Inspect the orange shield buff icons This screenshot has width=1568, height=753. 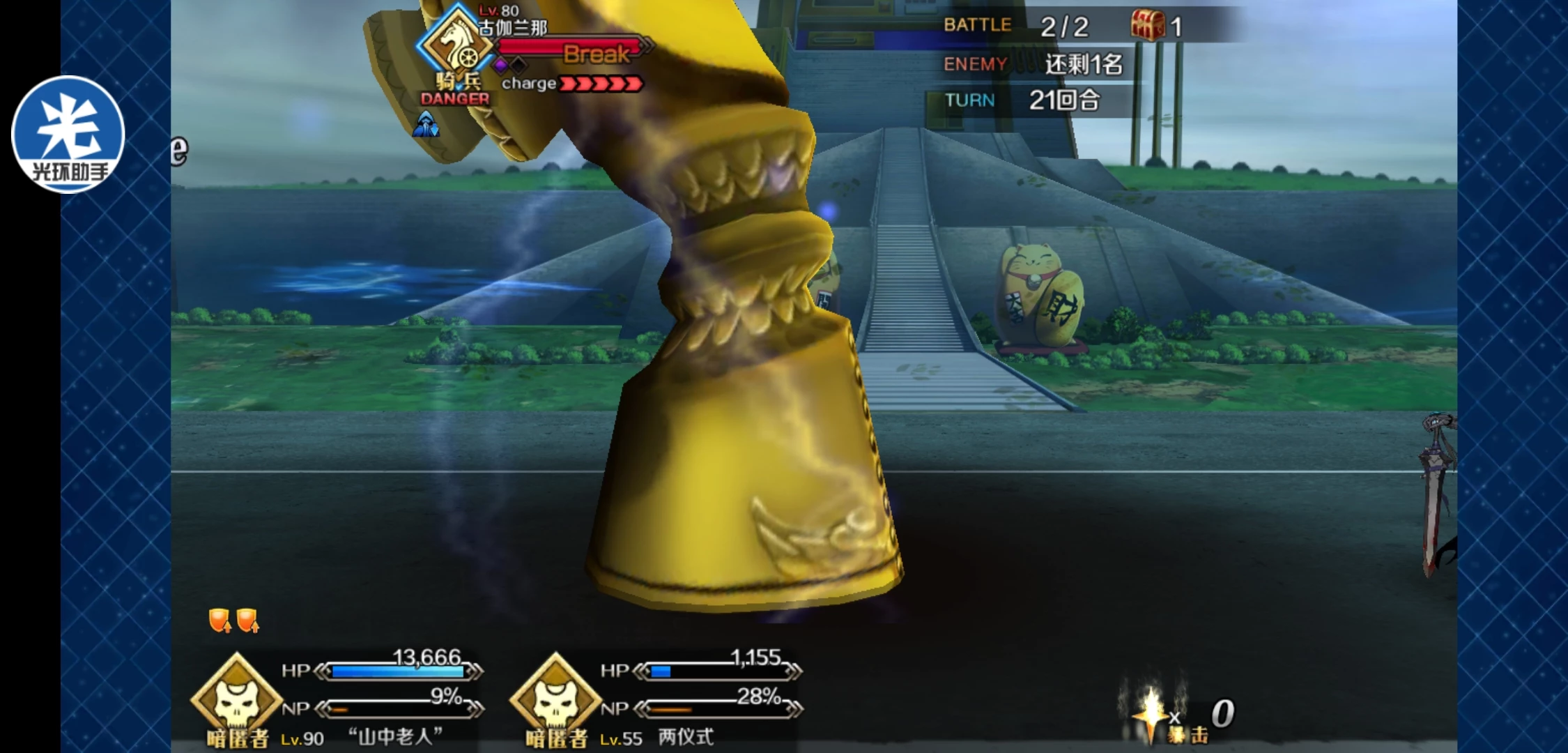233,619
